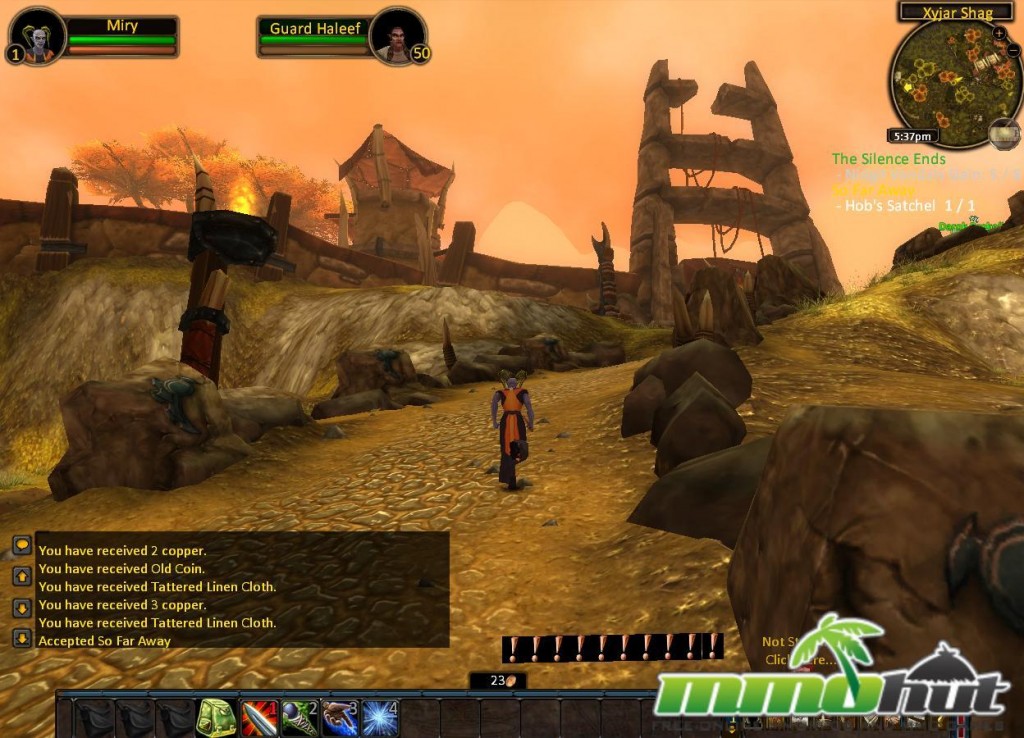
Task: Click the row of exclamation mark alerts
Action: [x=612, y=647]
